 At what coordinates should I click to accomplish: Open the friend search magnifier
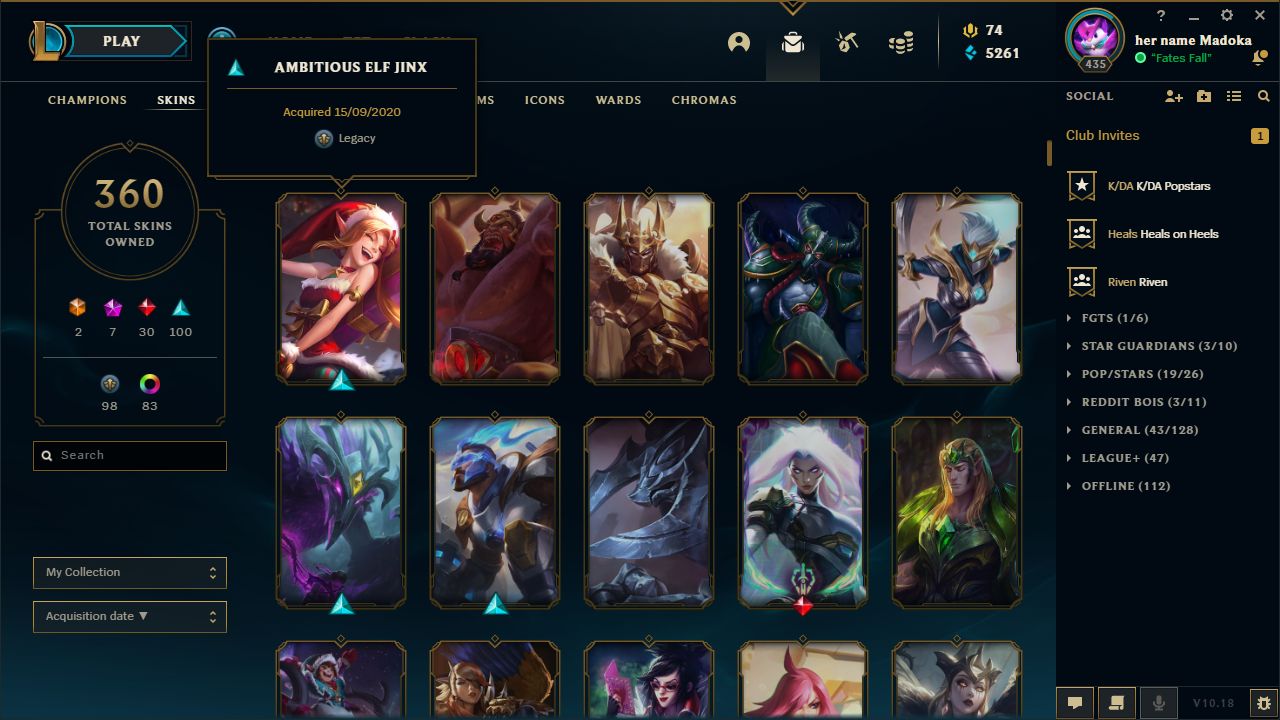click(1263, 96)
